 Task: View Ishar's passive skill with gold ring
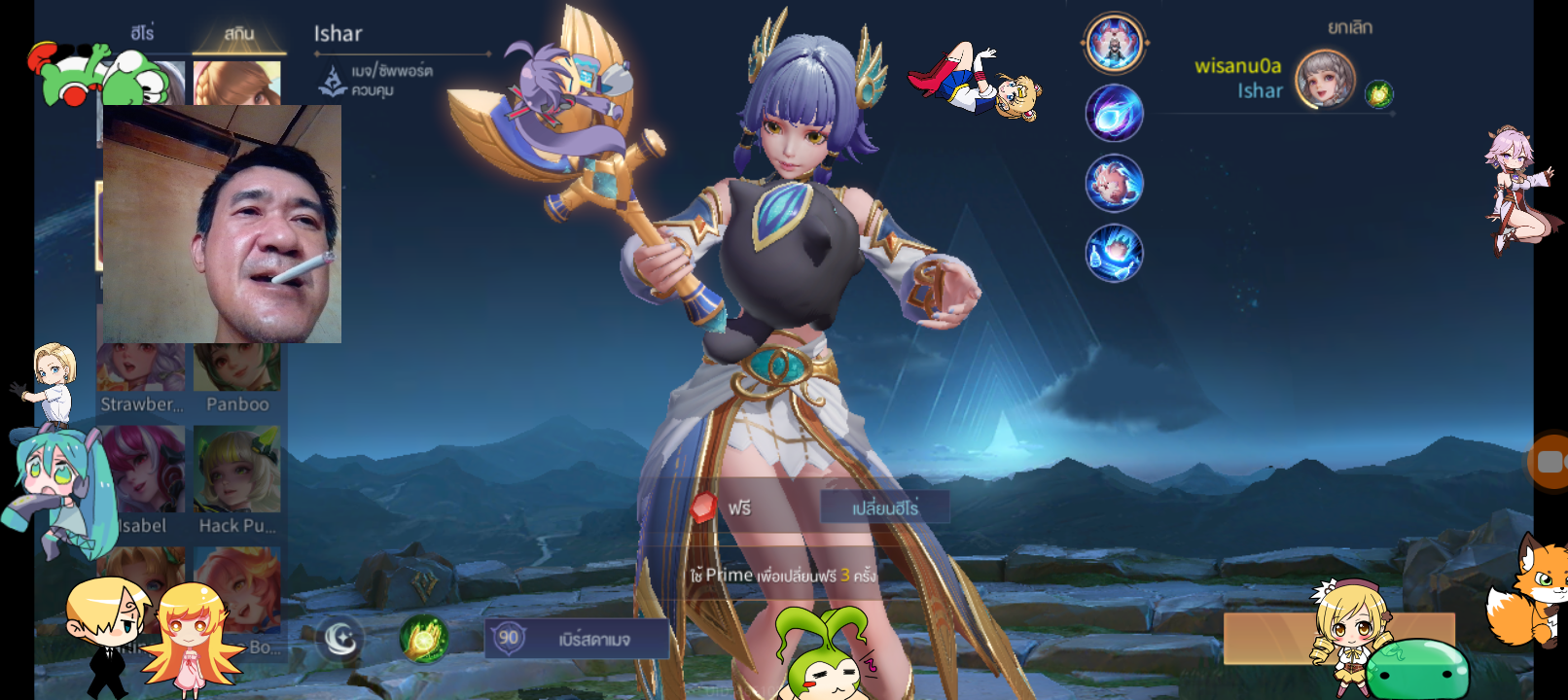pyautogui.click(x=1114, y=43)
